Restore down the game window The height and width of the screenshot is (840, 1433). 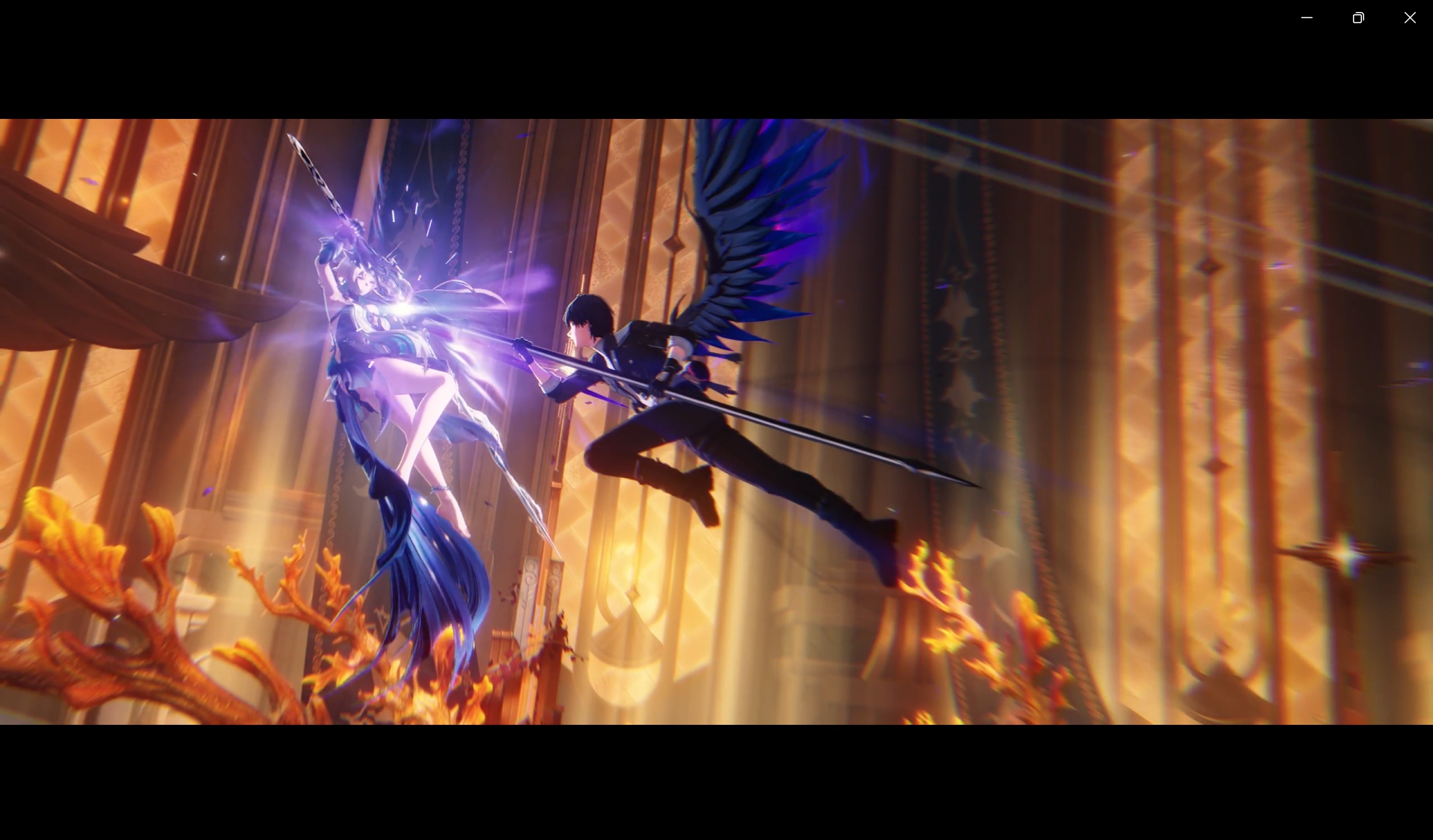click(1358, 17)
